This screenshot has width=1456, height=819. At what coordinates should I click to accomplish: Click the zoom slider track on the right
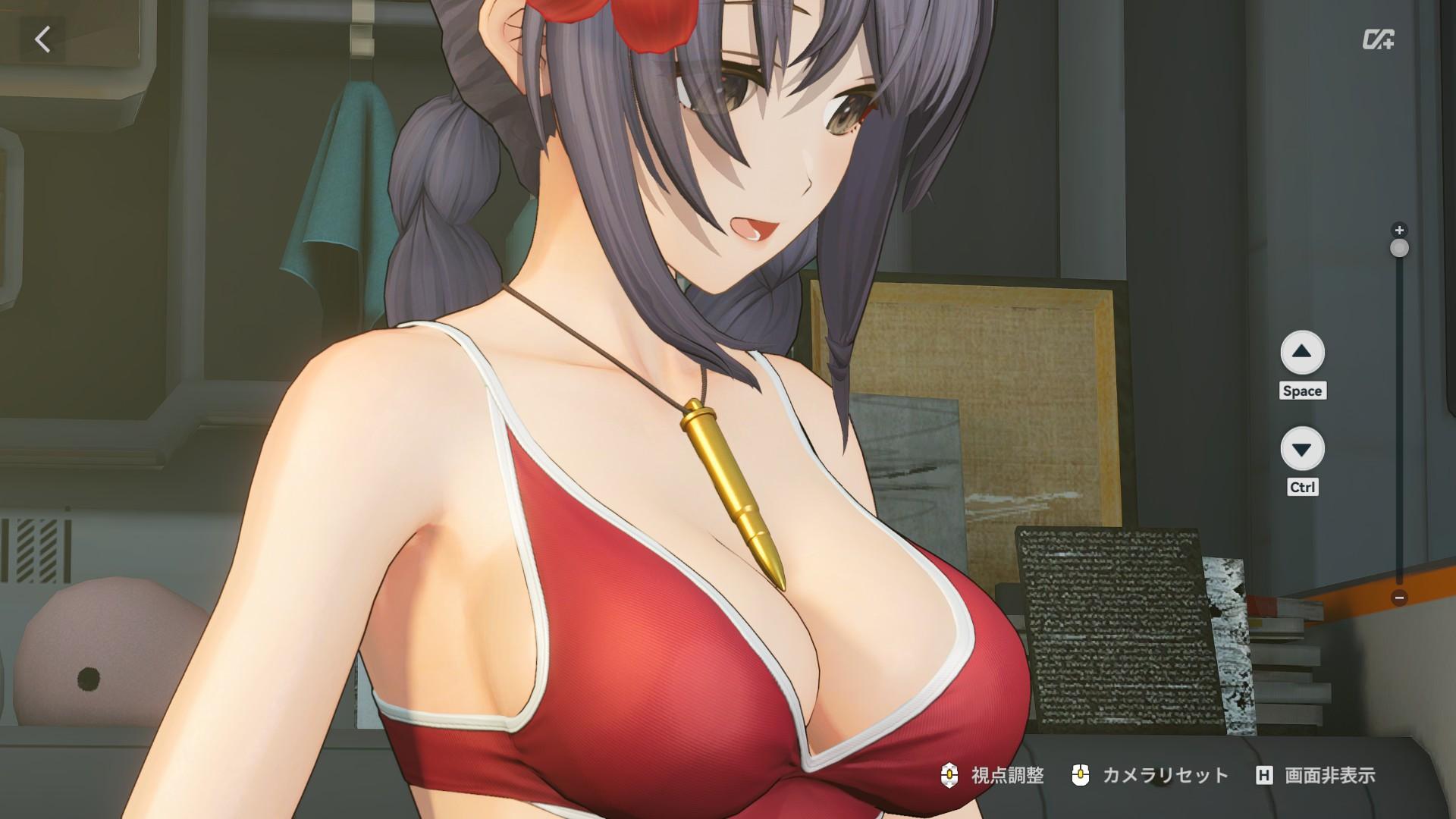coord(1398,417)
